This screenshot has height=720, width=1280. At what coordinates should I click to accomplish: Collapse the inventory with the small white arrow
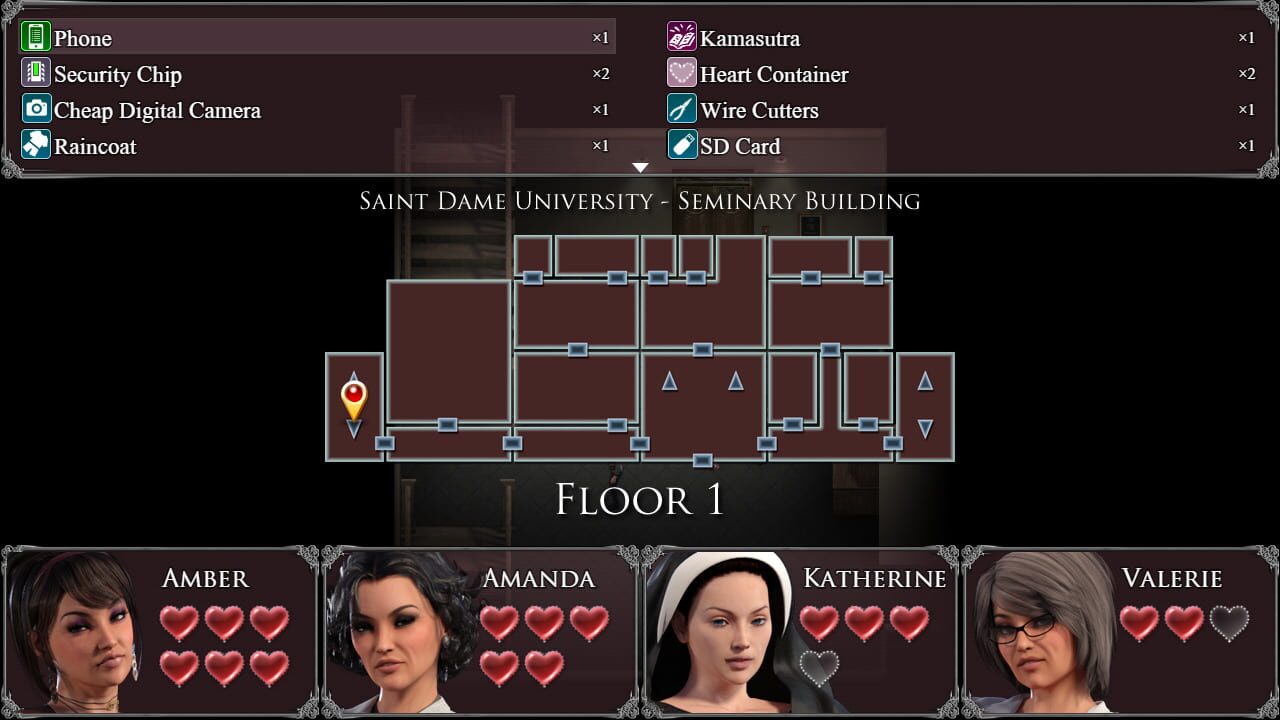point(640,167)
